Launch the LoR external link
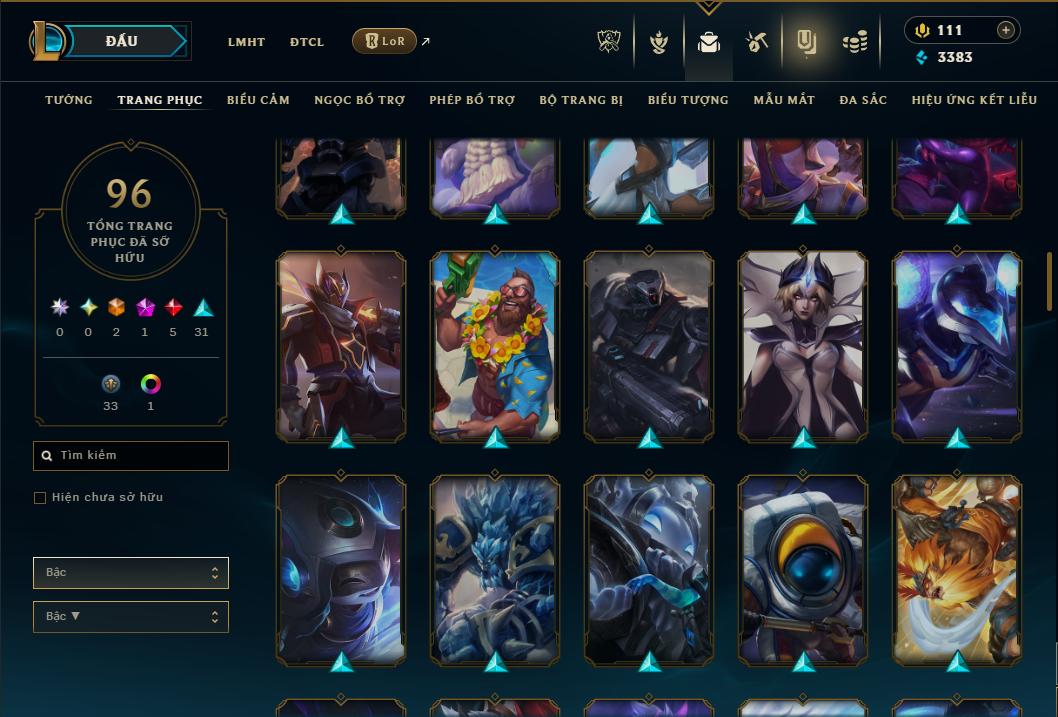This screenshot has width=1058, height=717. click(x=385, y=41)
